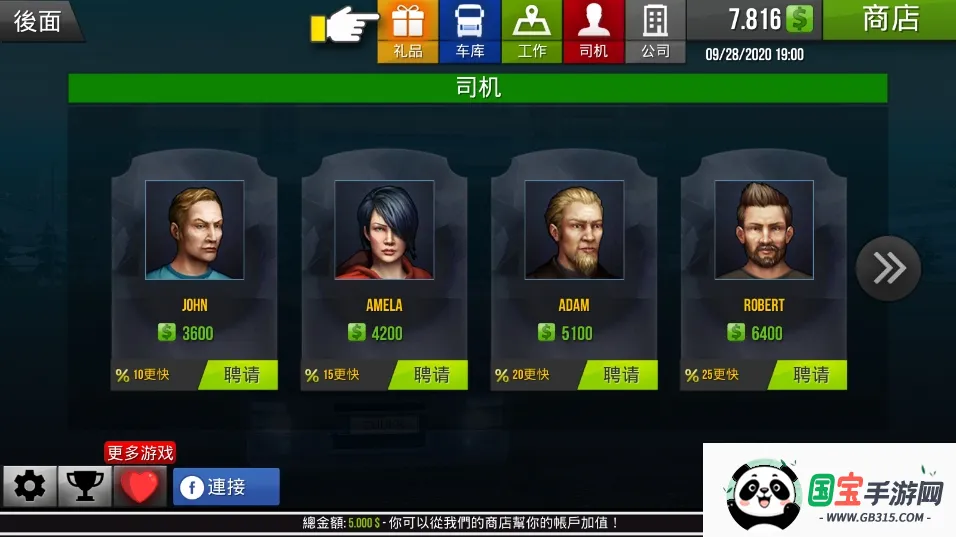This screenshot has height=537, width=956.
Task: View achievements via the trophy icon
Action: point(85,487)
